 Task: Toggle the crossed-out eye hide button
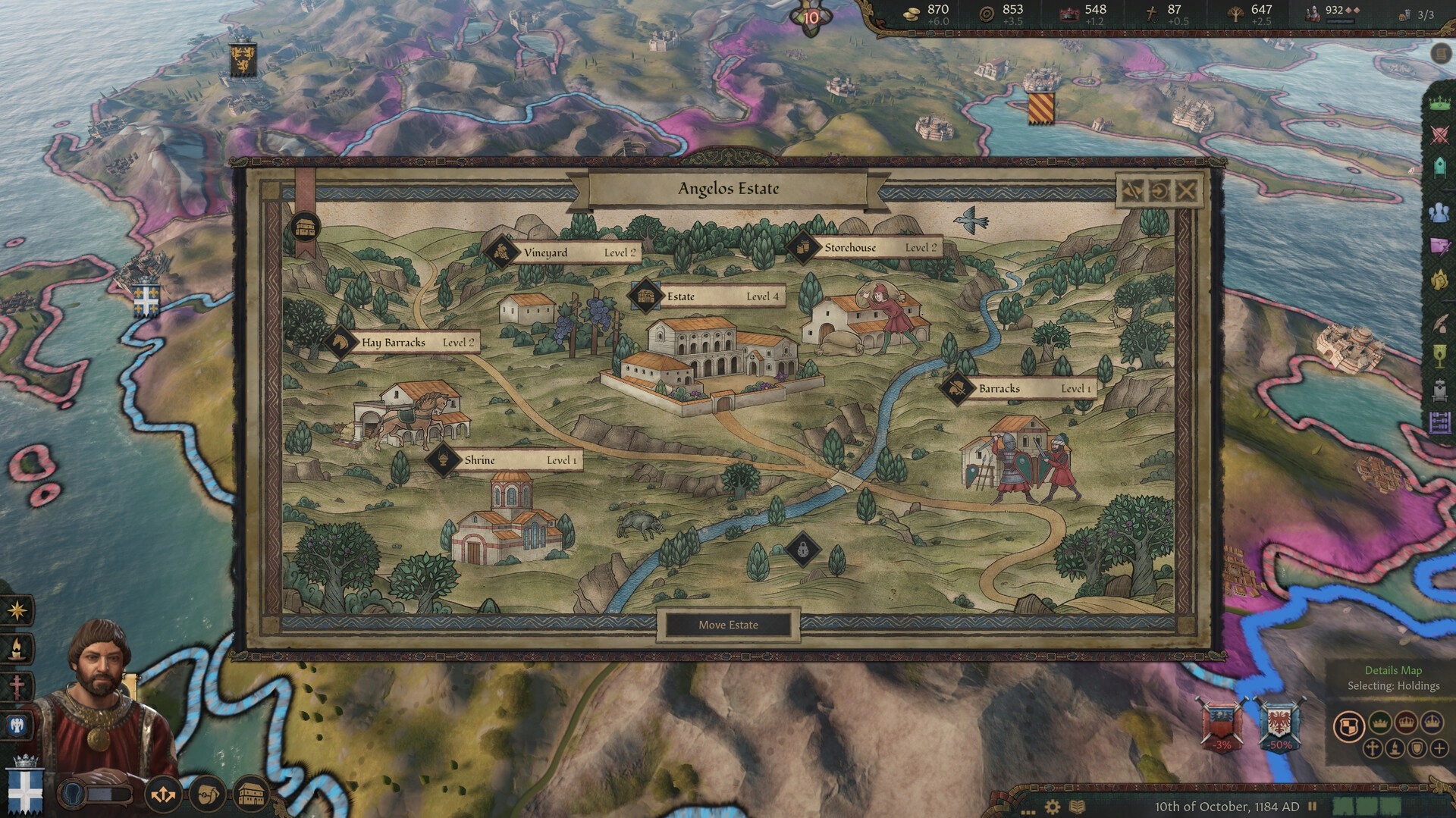(1131, 190)
